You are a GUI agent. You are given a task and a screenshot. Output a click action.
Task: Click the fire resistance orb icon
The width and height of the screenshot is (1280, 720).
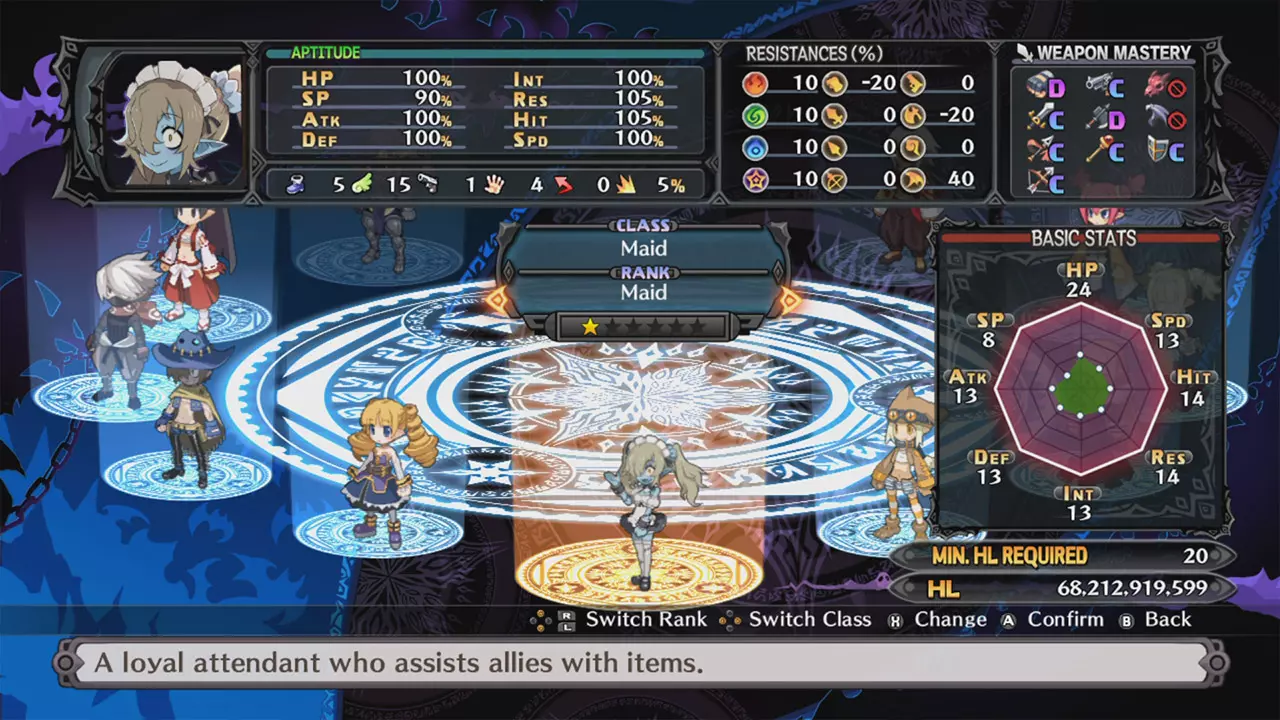point(756,83)
